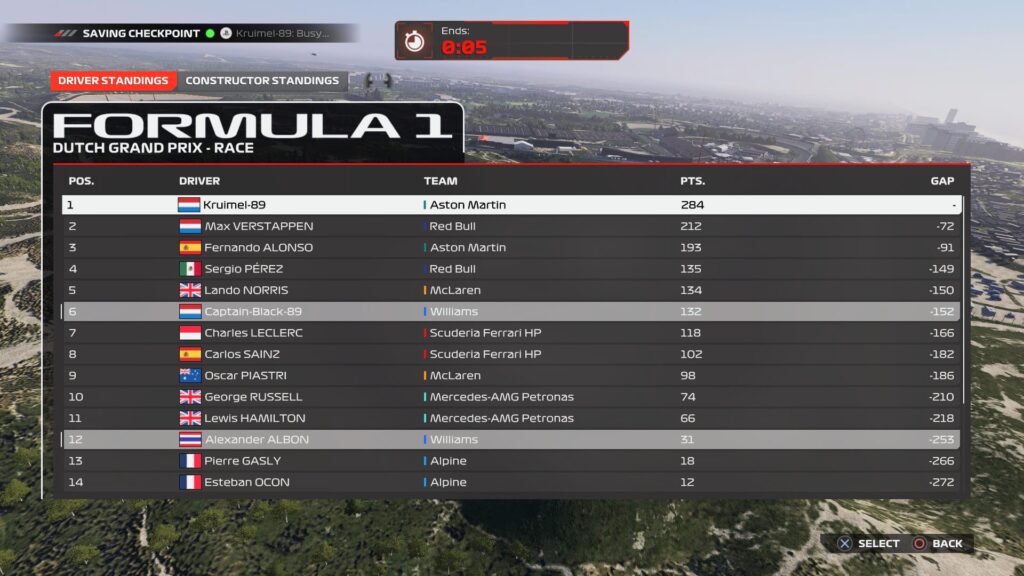The image size is (1024, 576).
Task: Switch to the Driver Standings tab
Action: [113, 81]
